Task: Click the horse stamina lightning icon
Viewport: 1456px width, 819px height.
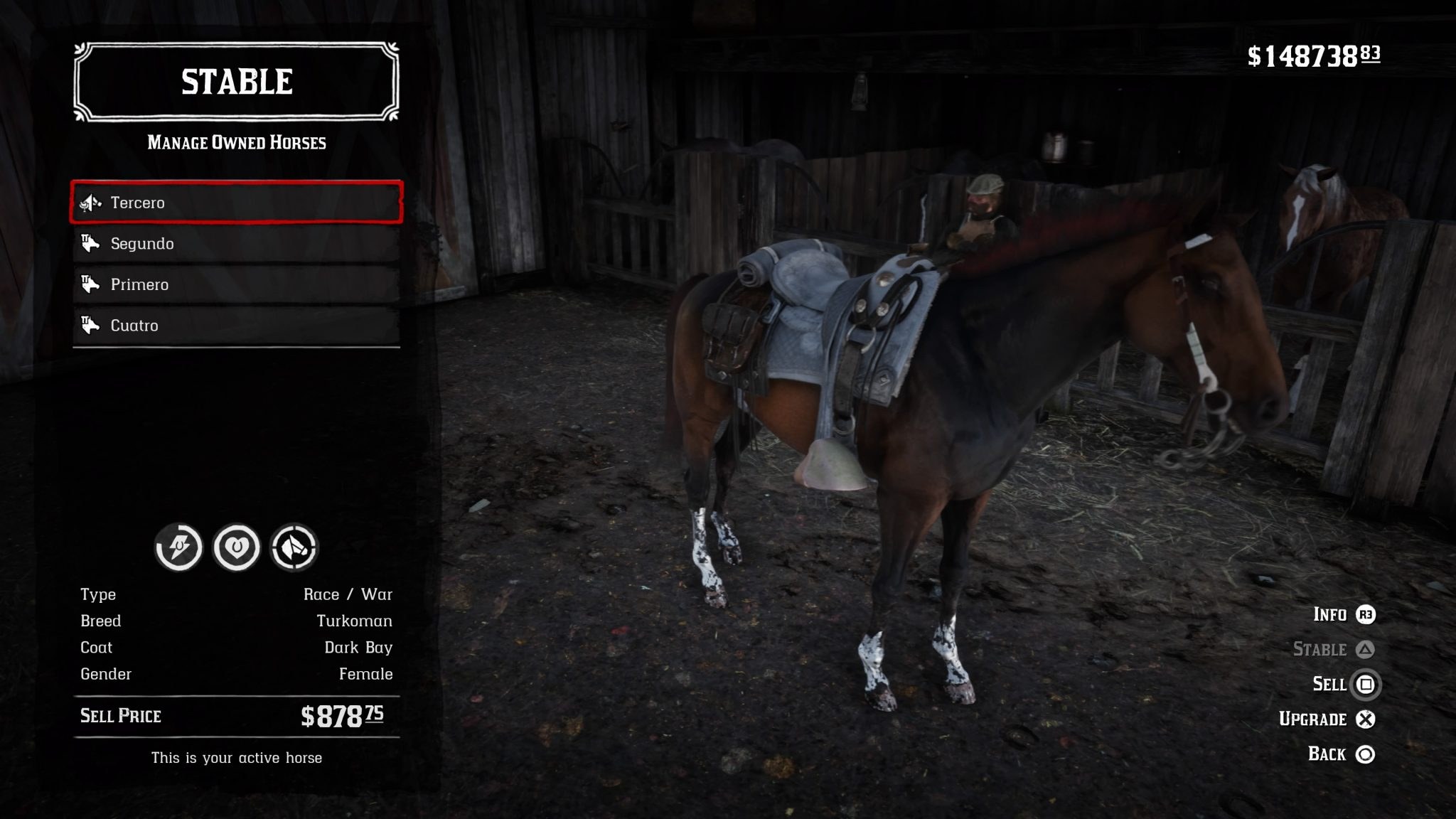Action: click(x=178, y=547)
